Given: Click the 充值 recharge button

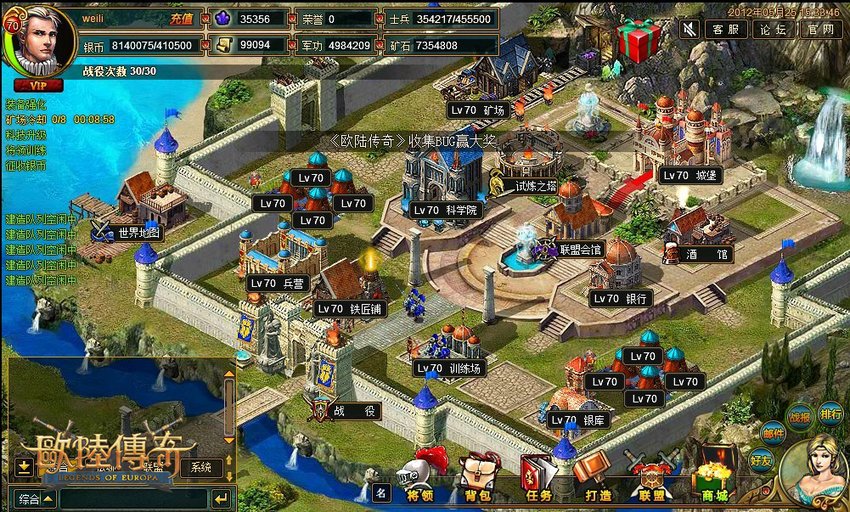Looking at the screenshot, I should point(181,19).
